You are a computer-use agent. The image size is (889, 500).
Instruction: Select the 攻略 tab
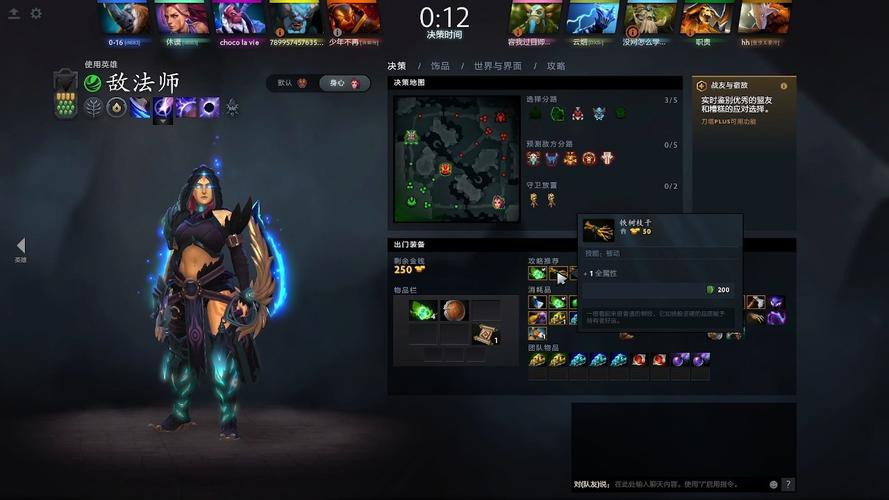click(x=556, y=66)
